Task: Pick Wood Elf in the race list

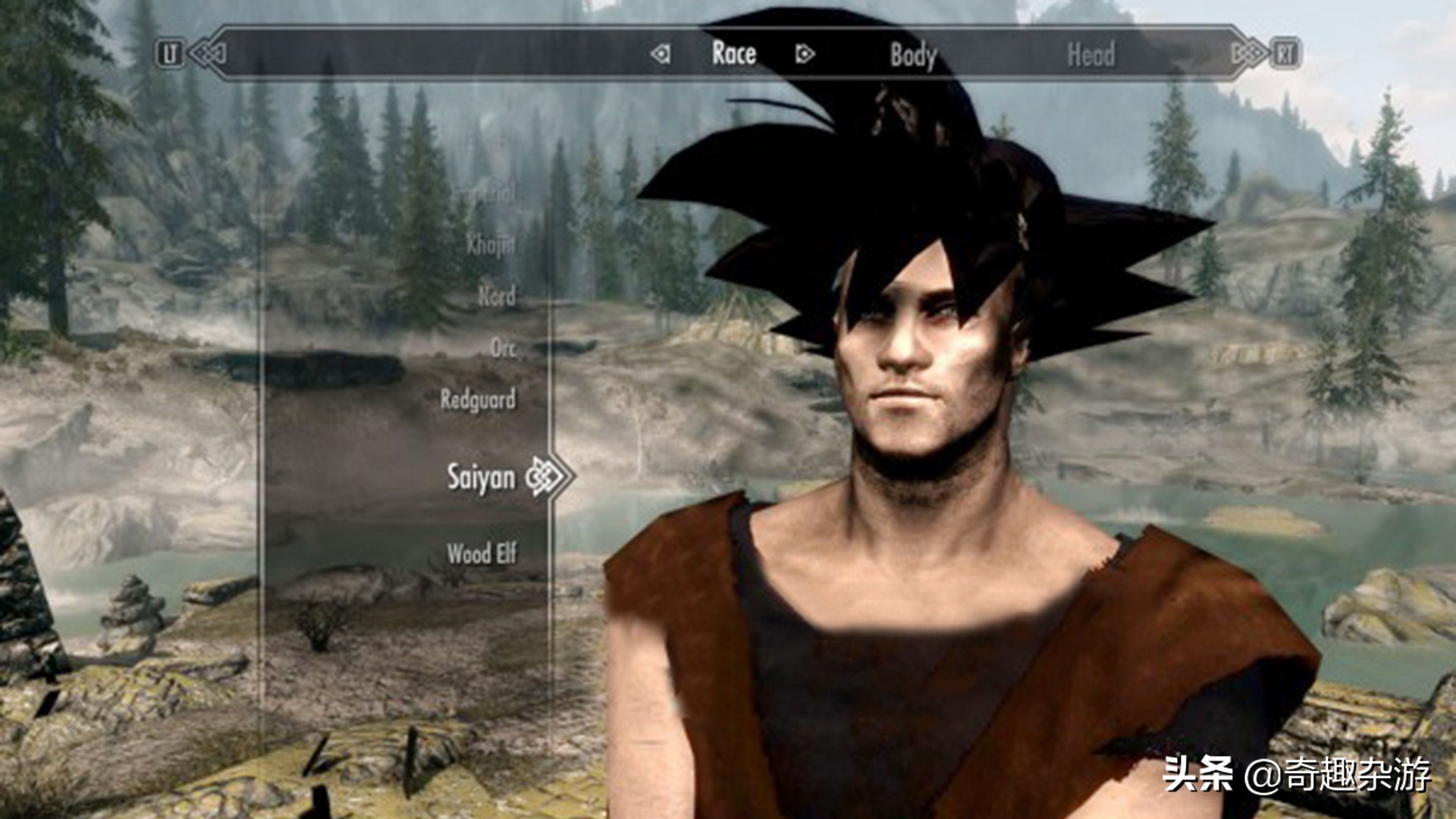Action: (x=482, y=554)
